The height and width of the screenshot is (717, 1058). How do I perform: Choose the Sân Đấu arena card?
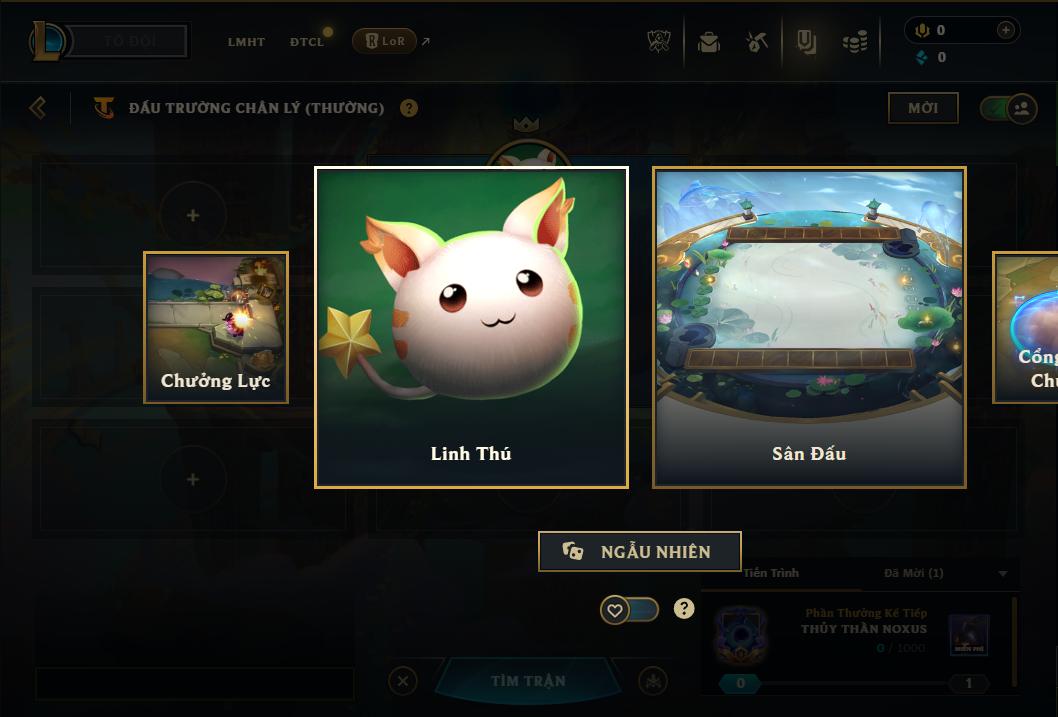point(809,327)
